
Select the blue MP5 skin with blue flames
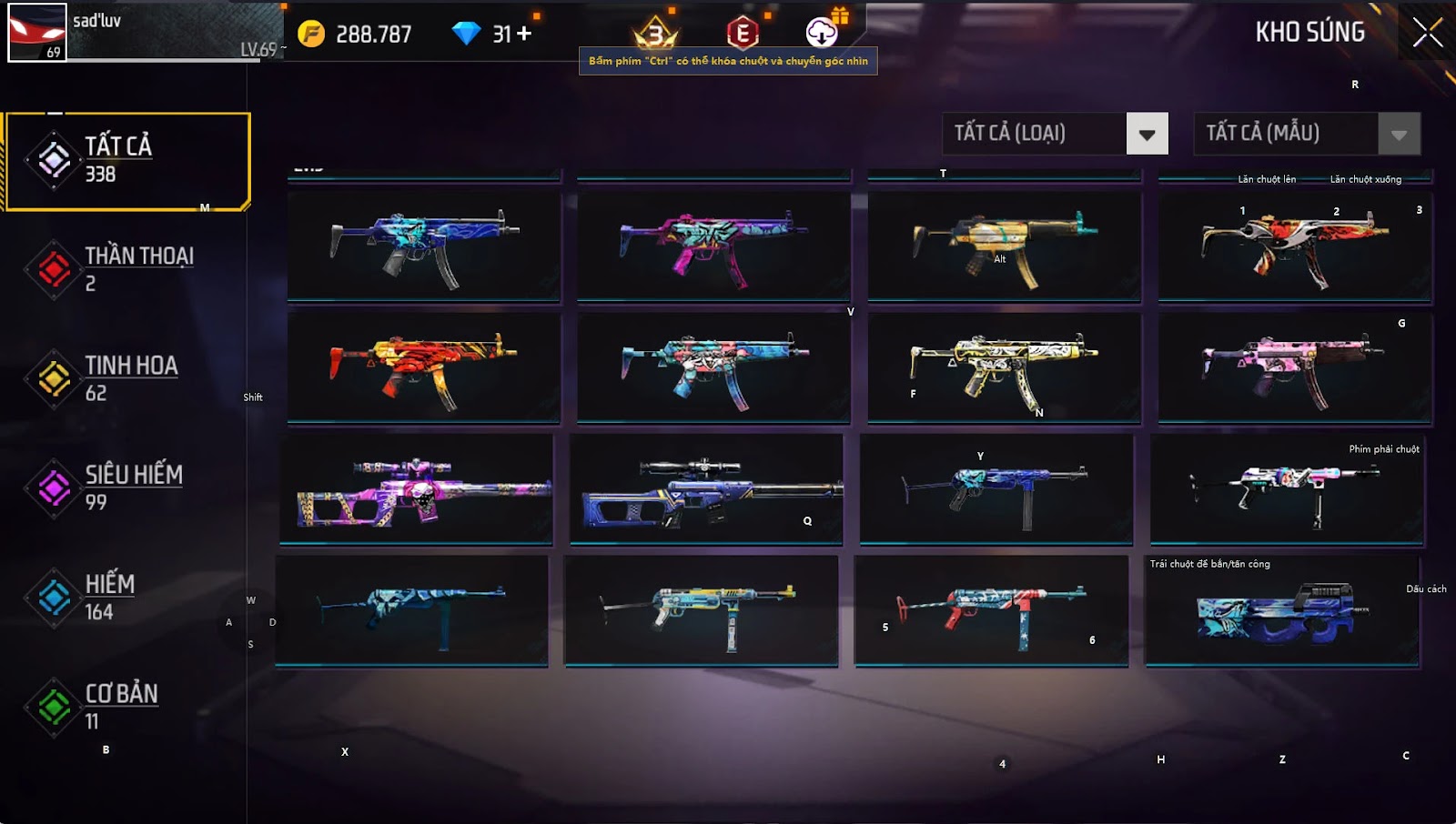point(424,246)
